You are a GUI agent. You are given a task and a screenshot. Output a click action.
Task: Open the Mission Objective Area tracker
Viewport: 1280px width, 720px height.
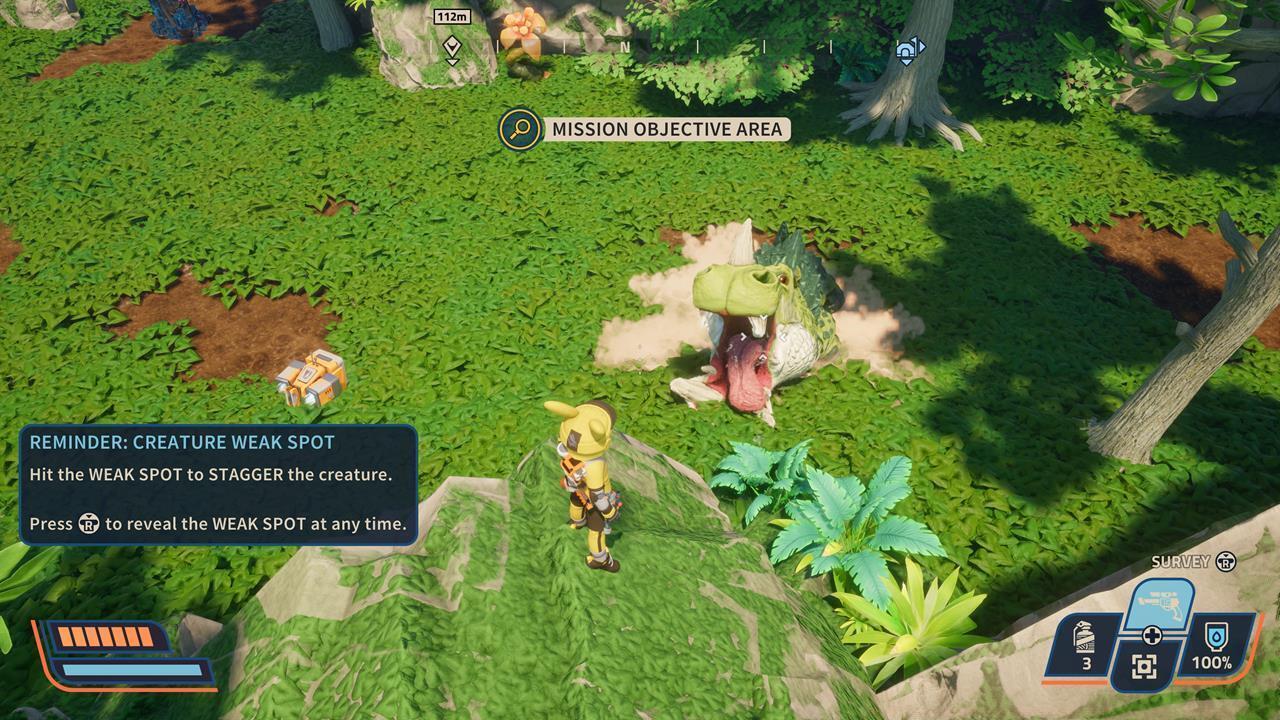646,129
